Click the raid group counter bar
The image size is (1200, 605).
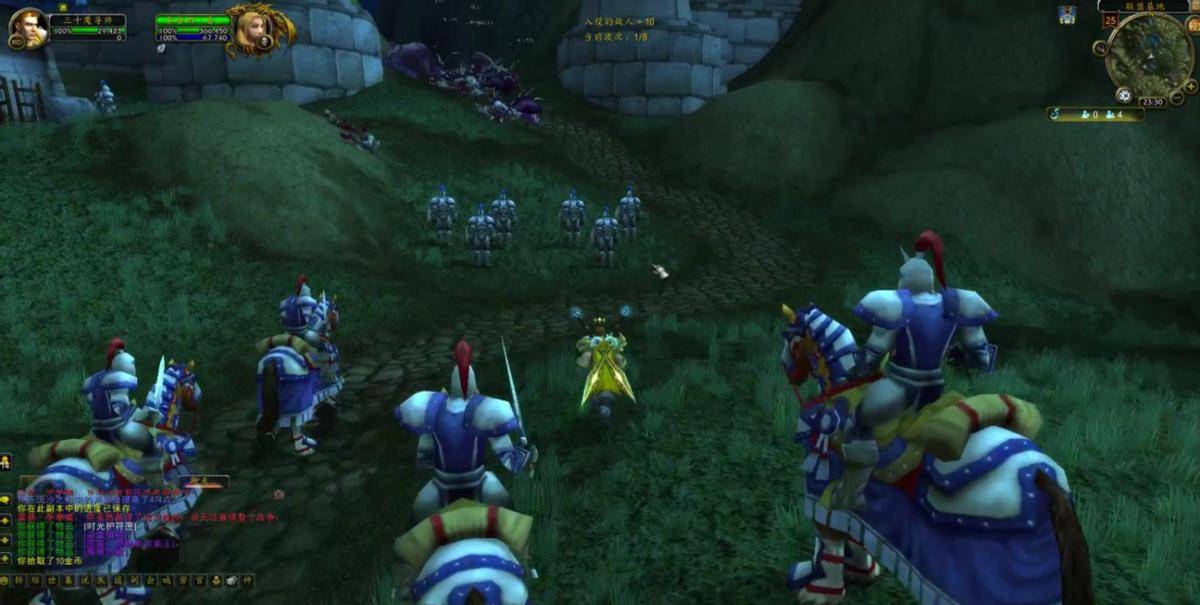(x=1095, y=114)
